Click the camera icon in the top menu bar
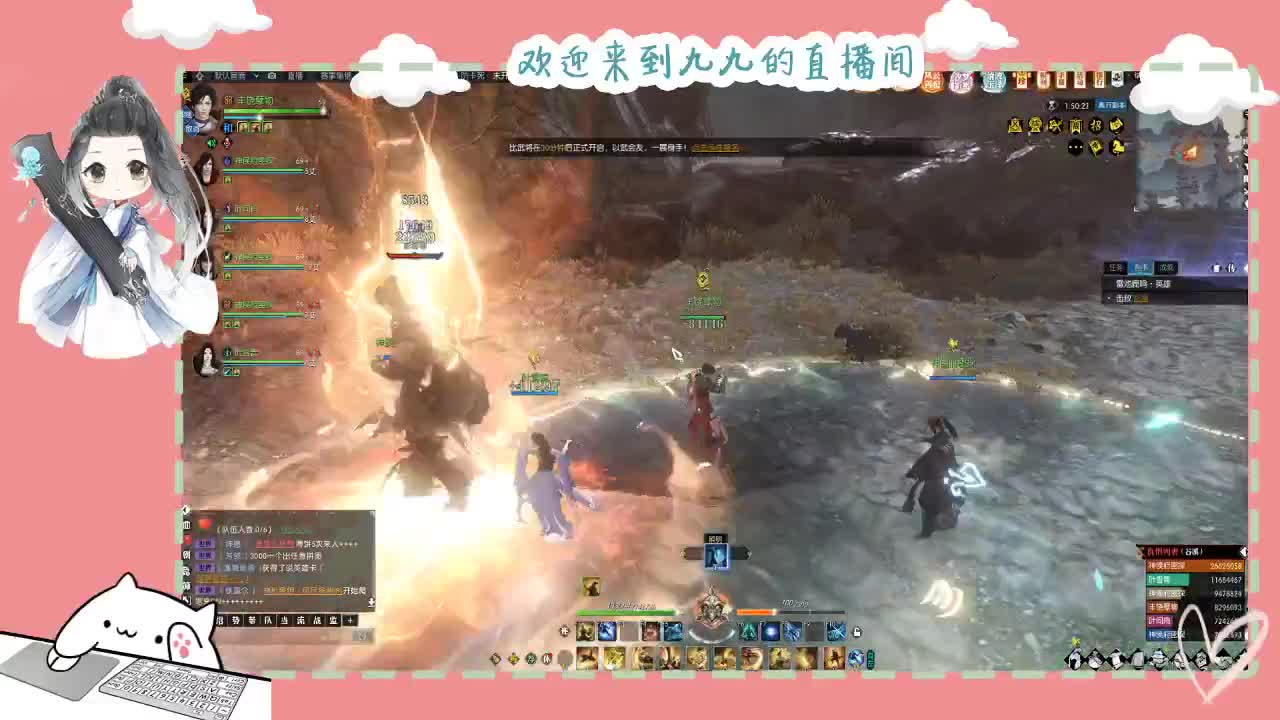 coord(272,77)
